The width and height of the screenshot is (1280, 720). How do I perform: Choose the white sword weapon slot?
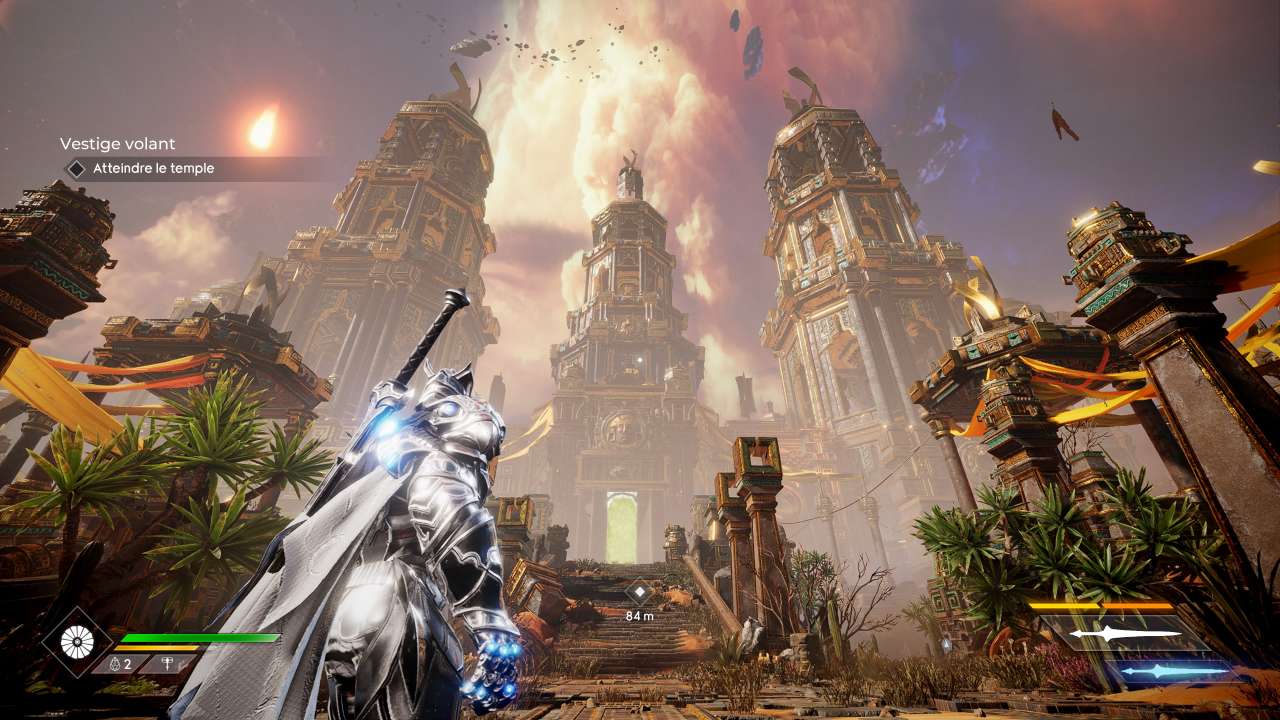pos(1123,634)
